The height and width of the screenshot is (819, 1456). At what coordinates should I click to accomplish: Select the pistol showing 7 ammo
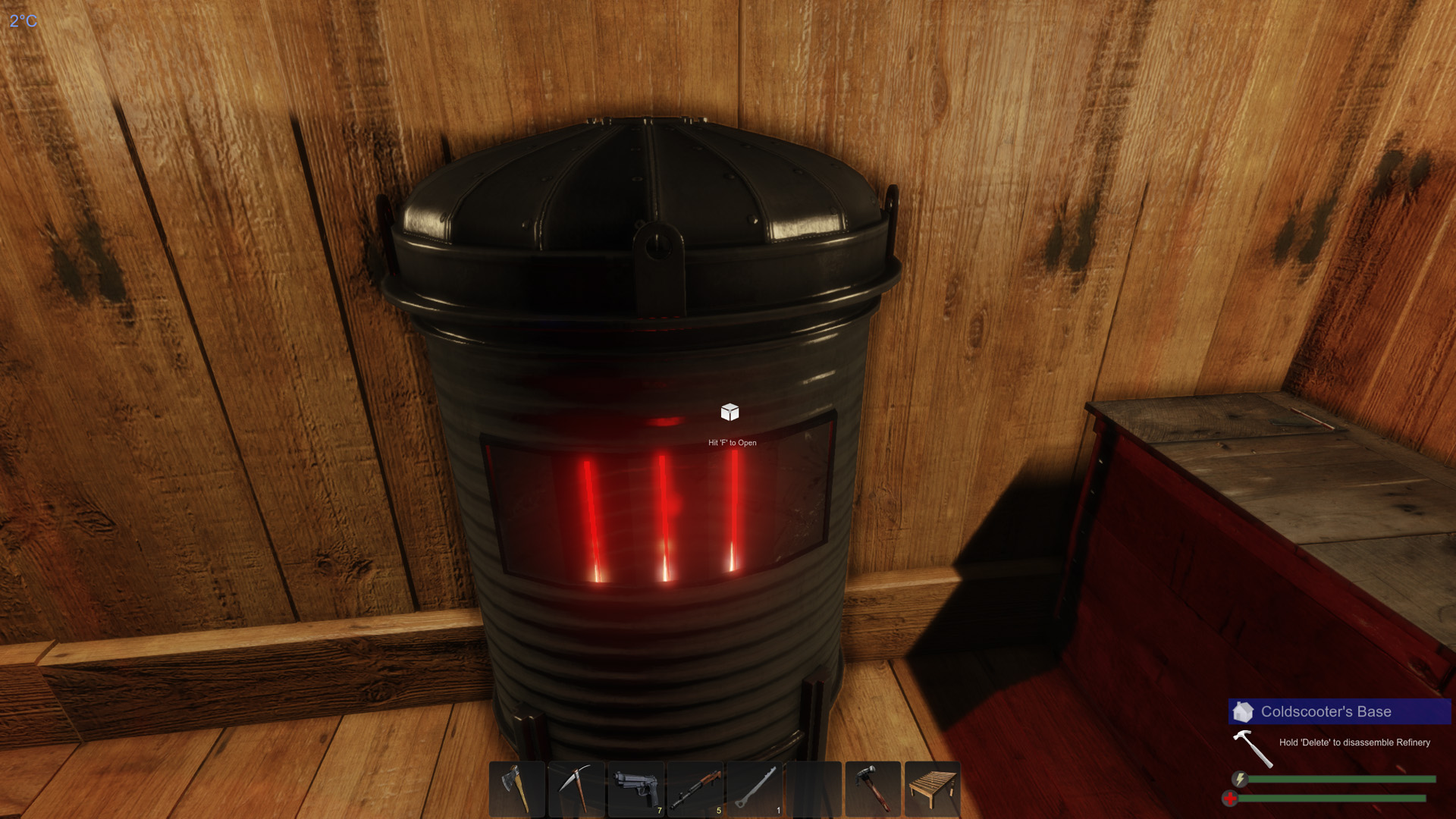pos(636,789)
